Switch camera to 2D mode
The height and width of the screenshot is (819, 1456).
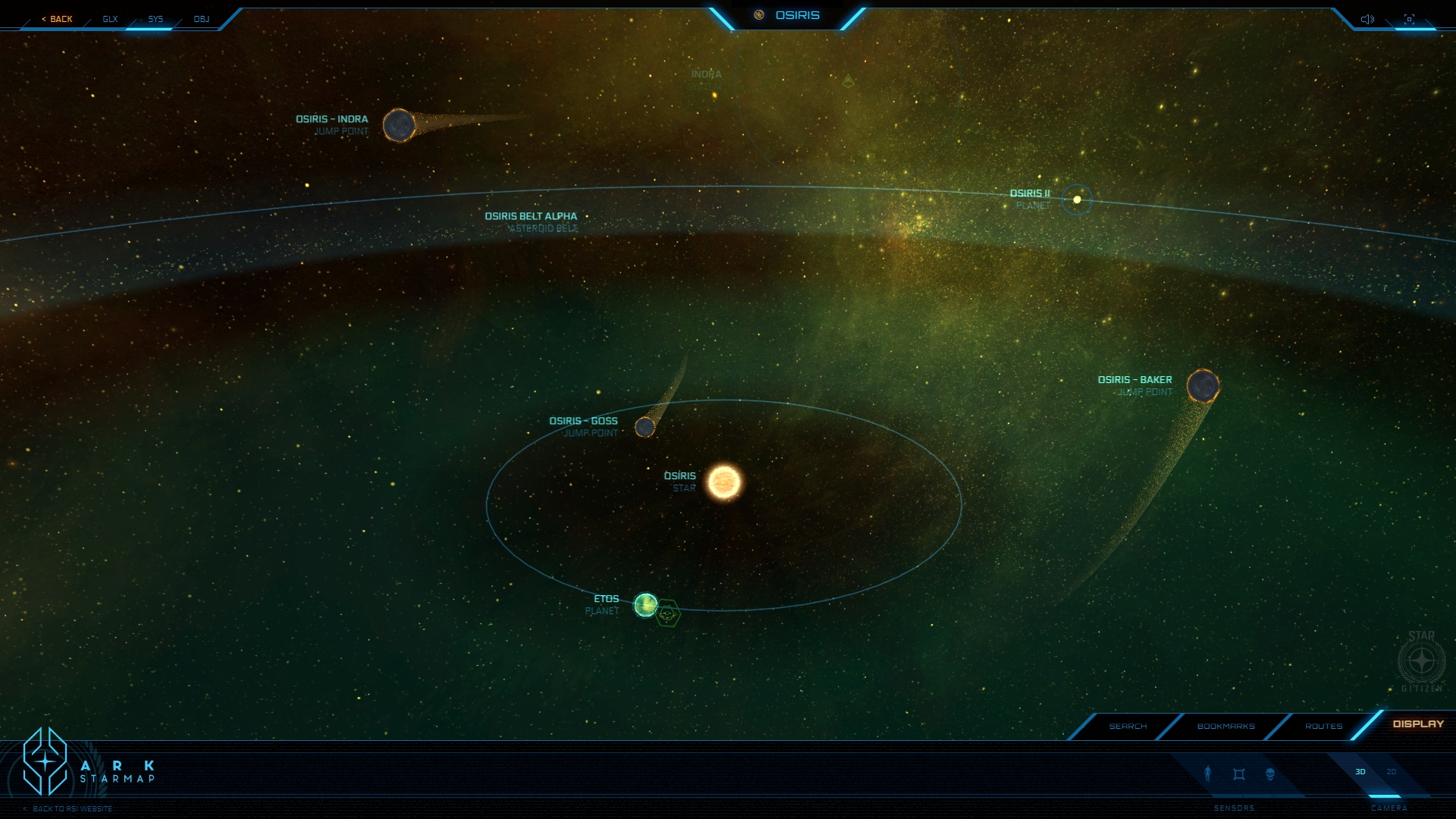tap(1392, 772)
